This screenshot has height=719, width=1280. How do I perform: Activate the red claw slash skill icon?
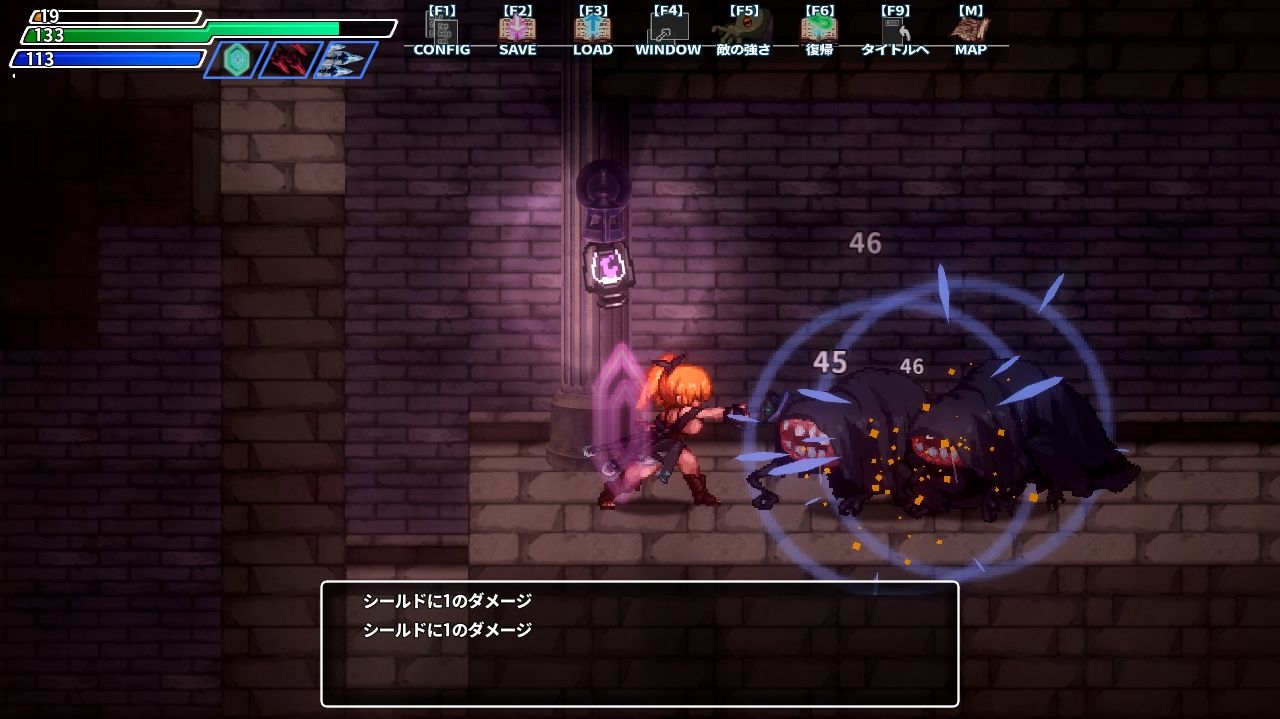[x=290, y=60]
